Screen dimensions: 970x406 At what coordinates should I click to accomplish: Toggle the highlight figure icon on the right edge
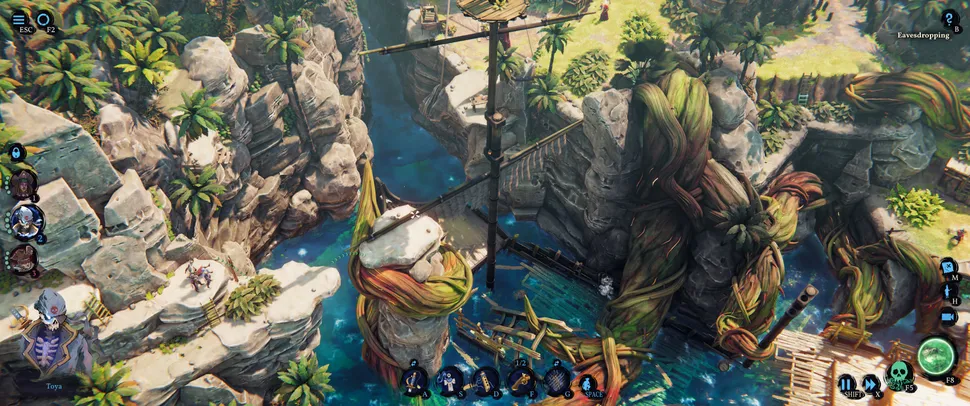pyautogui.click(x=947, y=292)
